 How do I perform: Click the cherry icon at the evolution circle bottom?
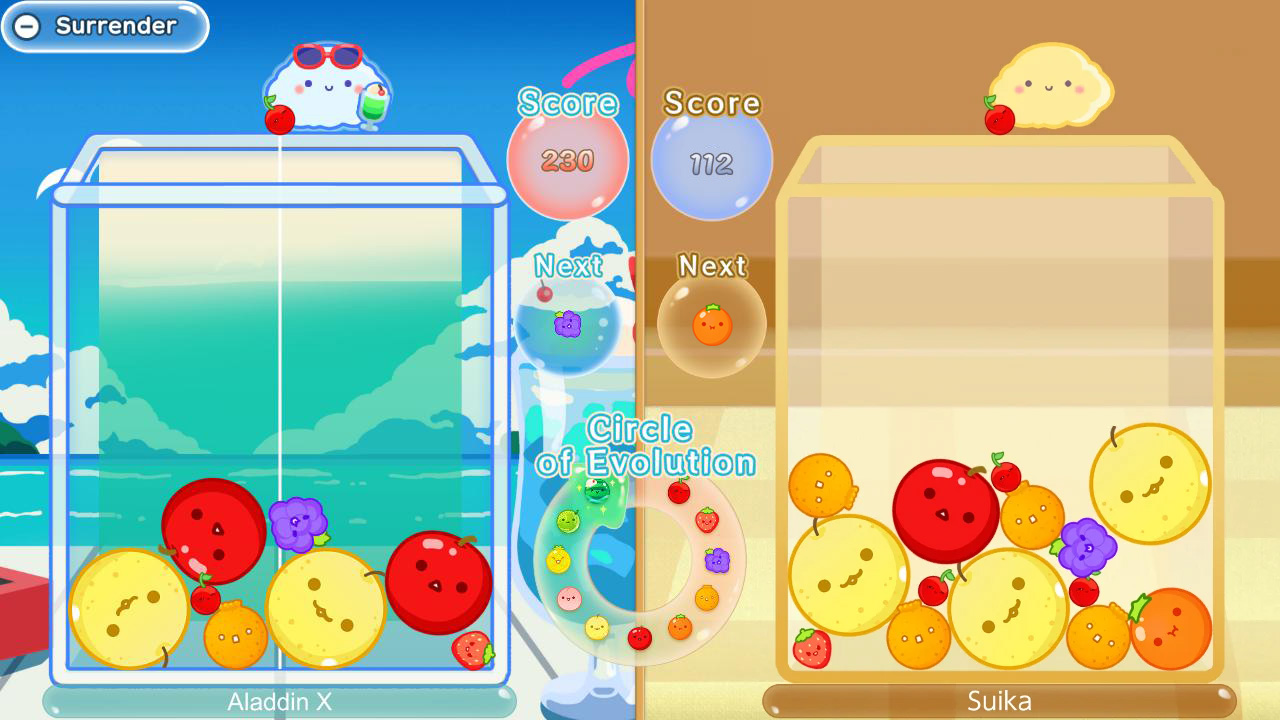638,637
